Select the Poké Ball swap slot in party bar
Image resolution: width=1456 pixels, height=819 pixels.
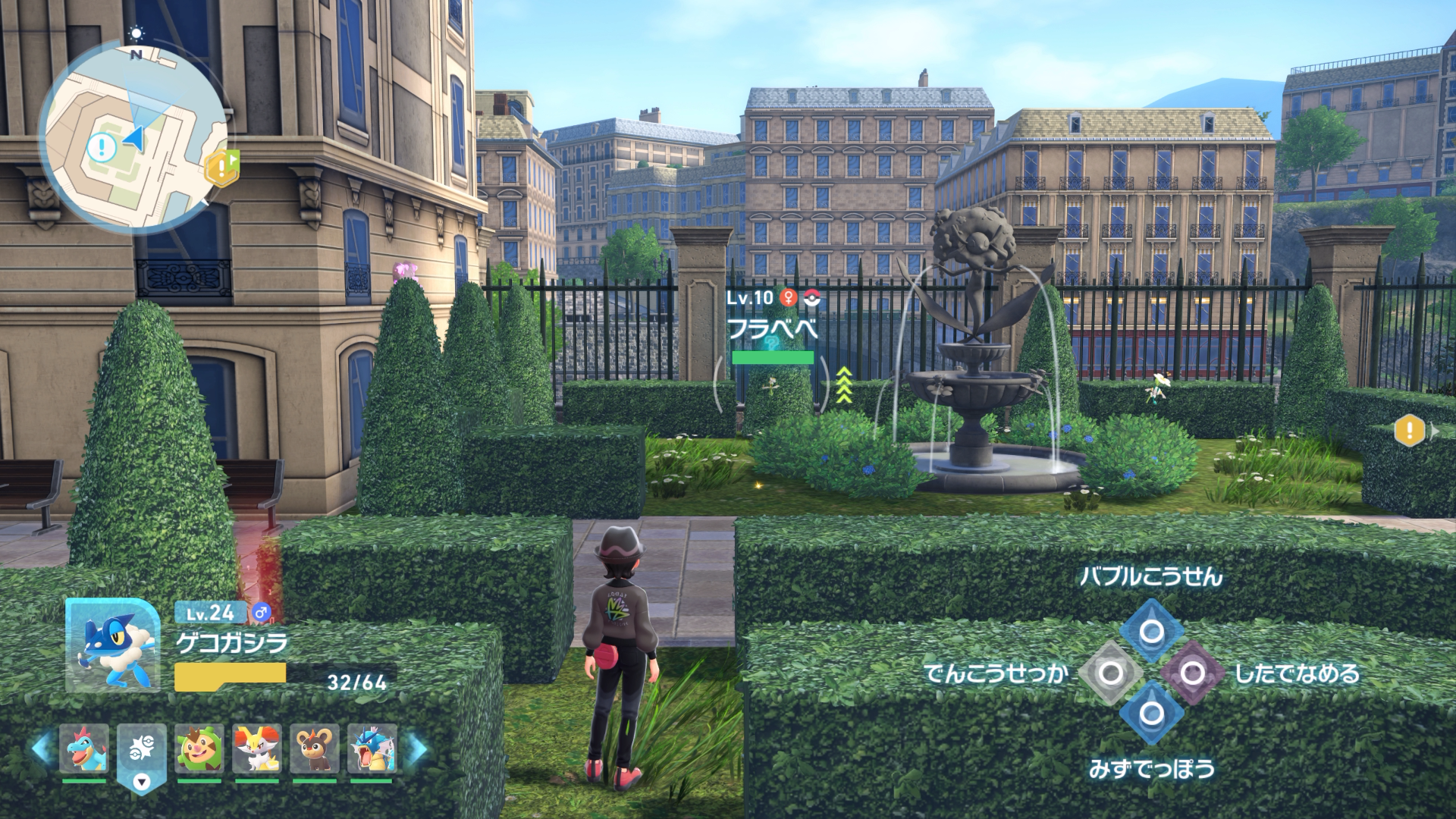click(x=141, y=750)
